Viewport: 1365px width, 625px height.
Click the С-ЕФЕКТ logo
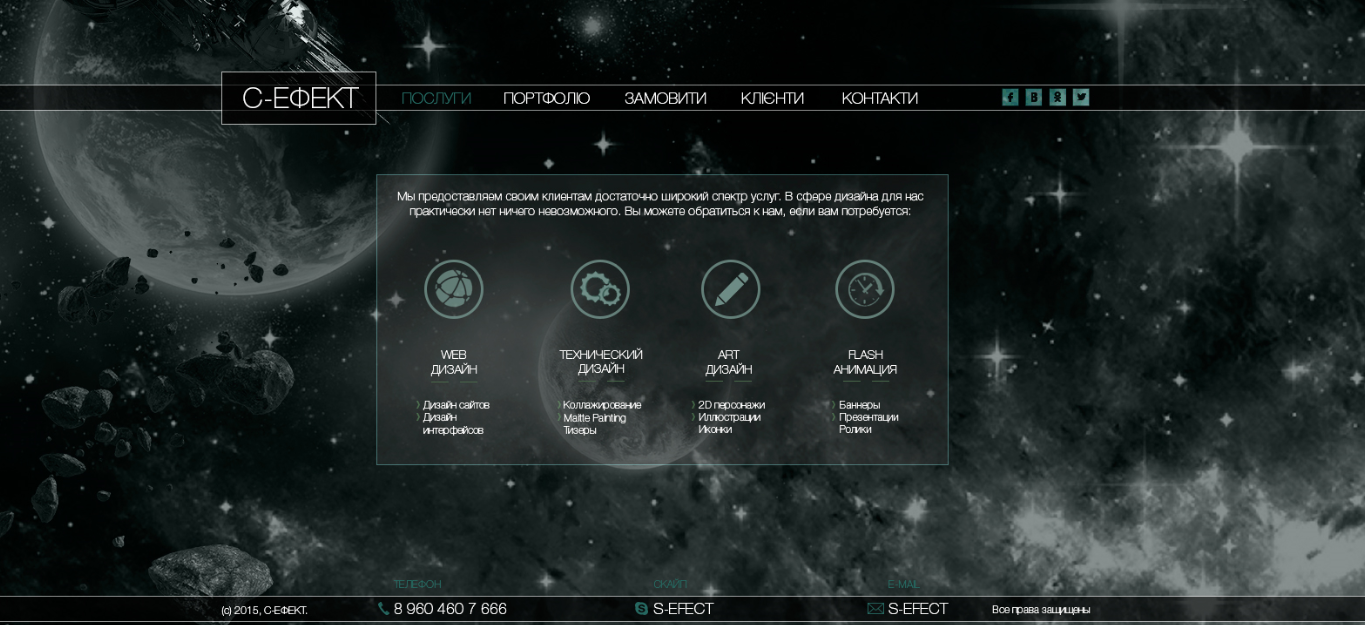pyautogui.click(x=299, y=98)
